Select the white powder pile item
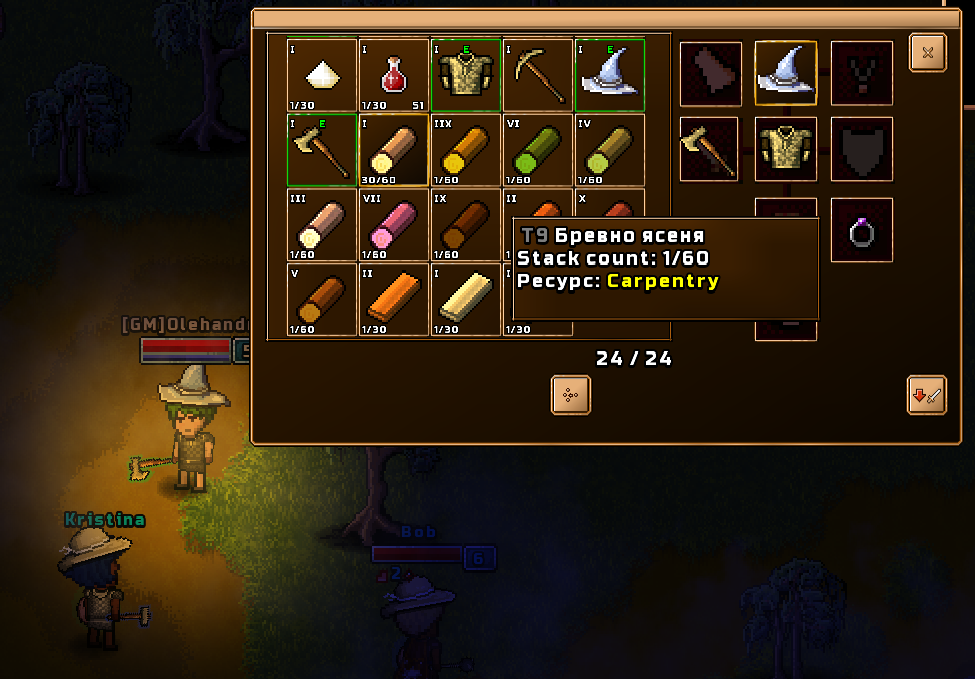The width and height of the screenshot is (975, 679). [322, 75]
